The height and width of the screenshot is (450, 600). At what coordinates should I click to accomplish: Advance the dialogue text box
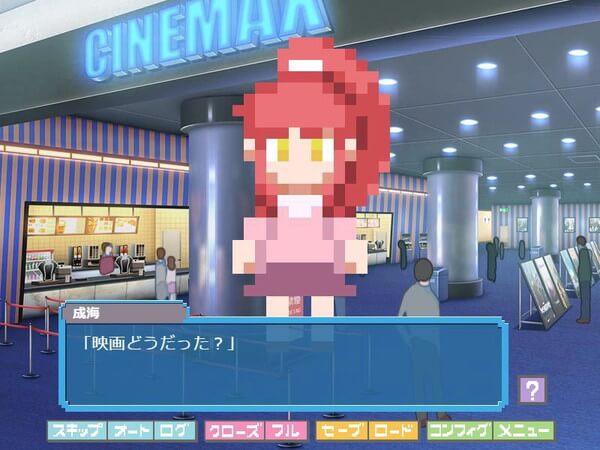(x=290, y=365)
